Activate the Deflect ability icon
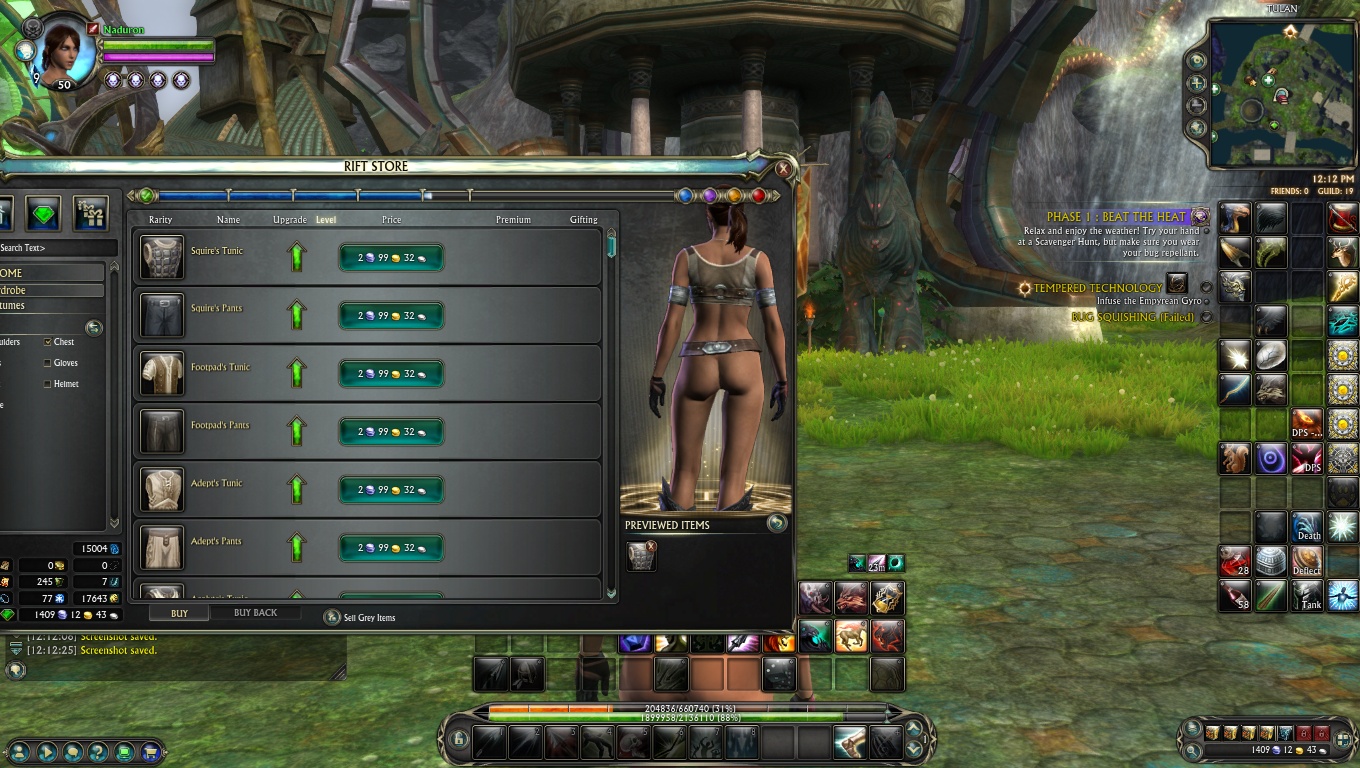Viewport: 1360px width, 768px height. (1307, 561)
